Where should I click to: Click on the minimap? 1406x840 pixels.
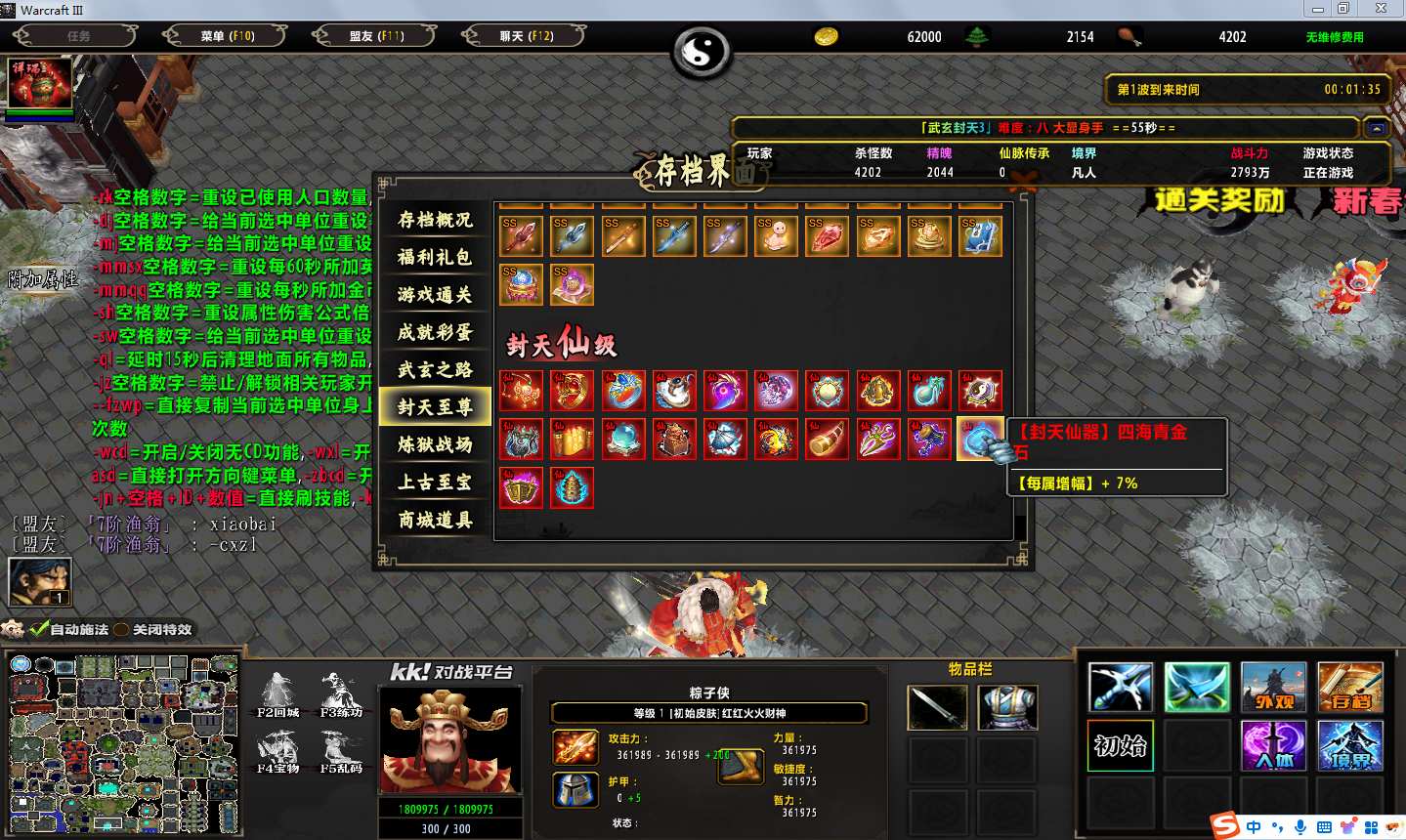click(123, 744)
